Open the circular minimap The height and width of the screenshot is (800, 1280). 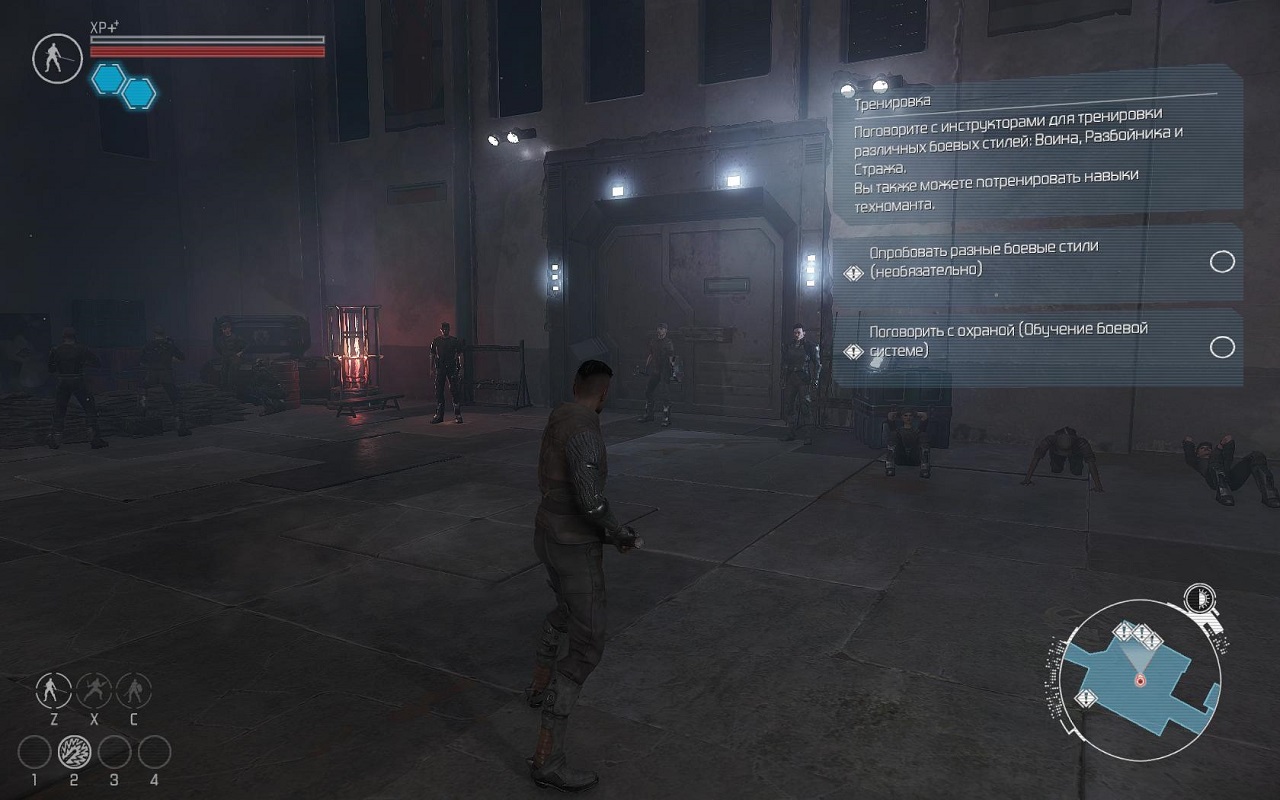(1140, 675)
